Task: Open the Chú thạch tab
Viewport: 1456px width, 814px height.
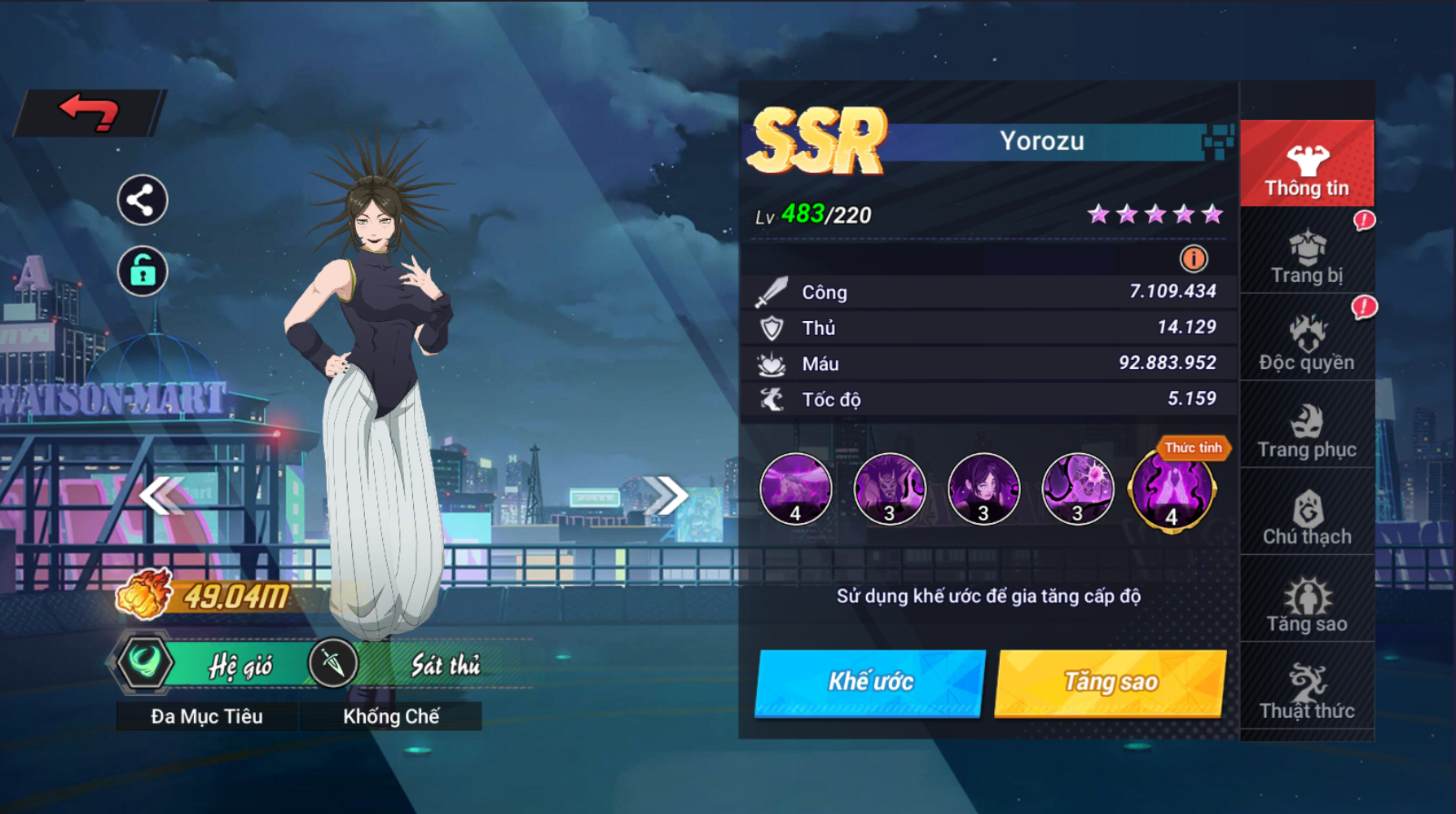Action: (1306, 517)
